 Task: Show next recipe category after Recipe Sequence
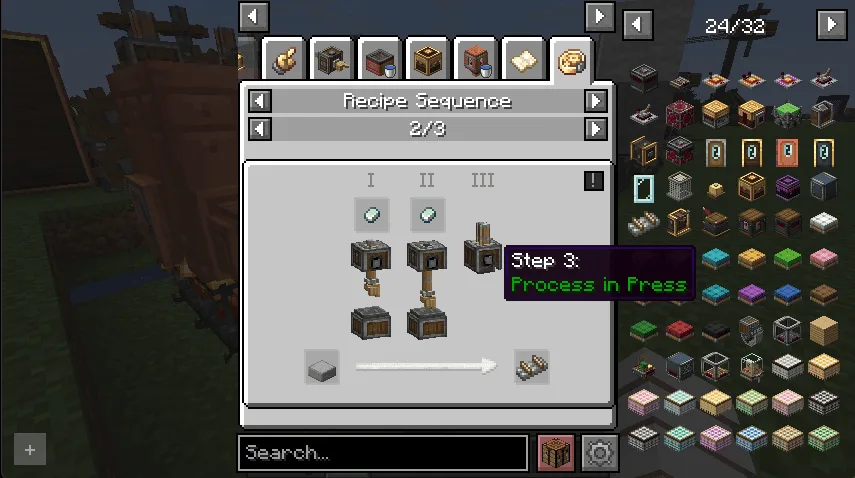coord(596,101)
